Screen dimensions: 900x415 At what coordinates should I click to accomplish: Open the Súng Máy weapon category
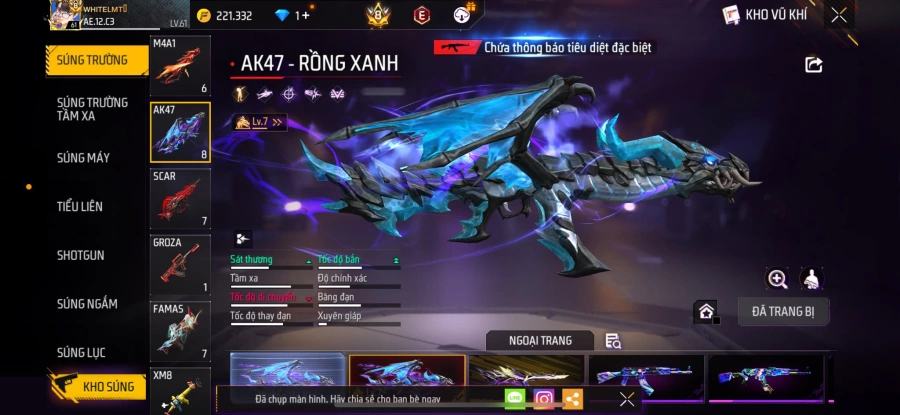(x=84, y=158)
